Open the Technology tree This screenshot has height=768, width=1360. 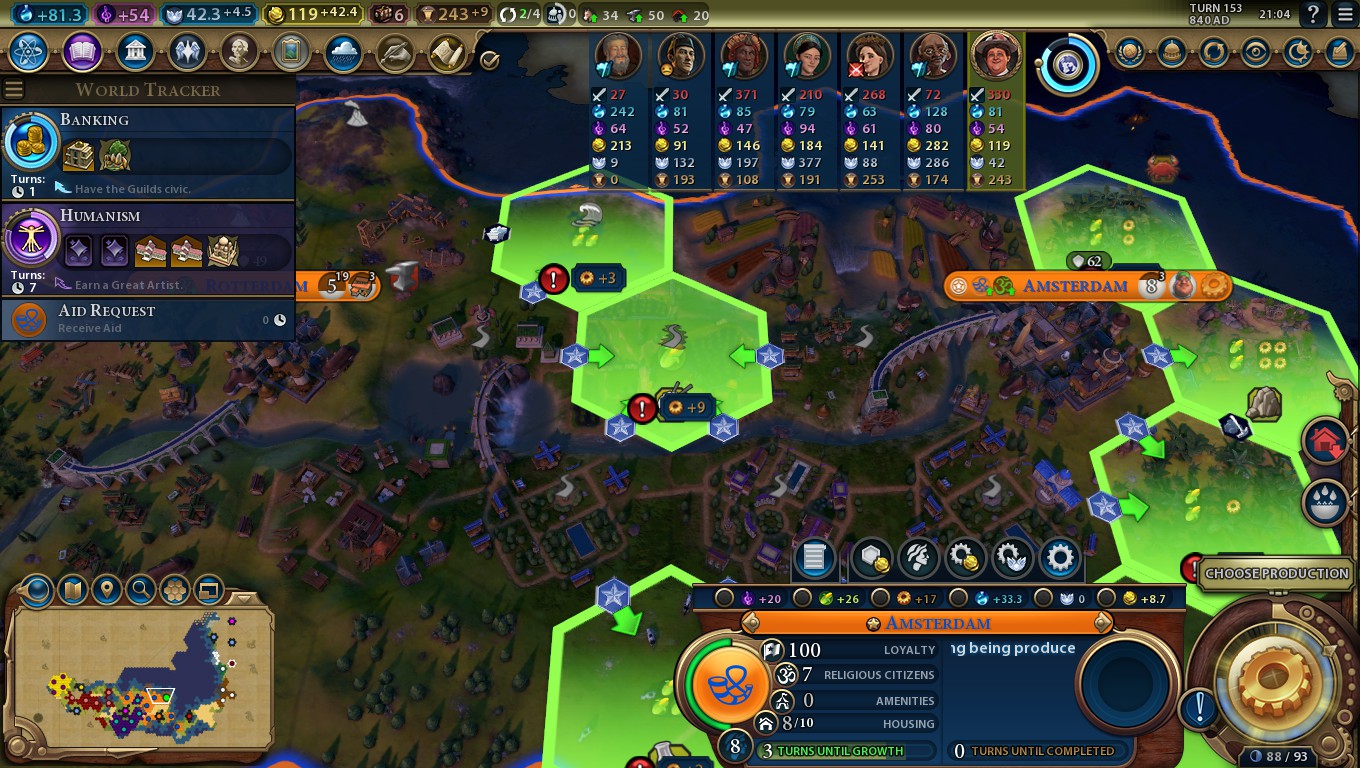pyautogui.click(x=28, y=52)
